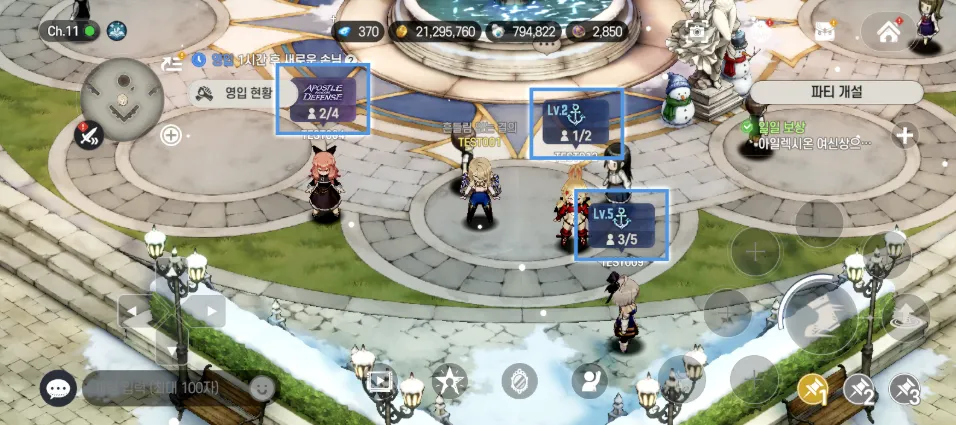Select the Lv.2 anchor party bubble showing 1/2

click(x=576, y=122)
